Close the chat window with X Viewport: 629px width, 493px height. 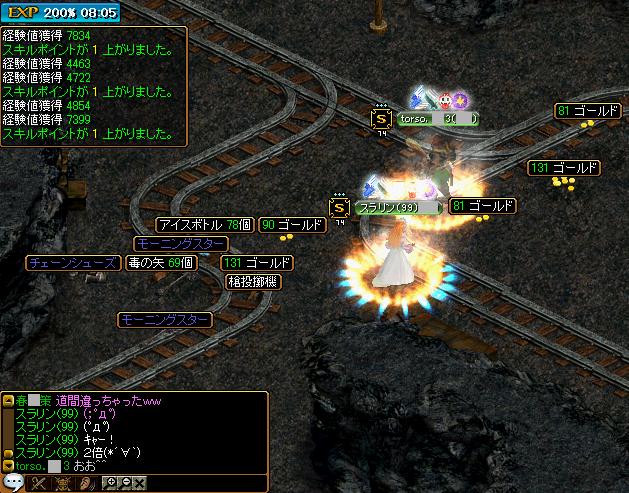click(x=140, y=483)
